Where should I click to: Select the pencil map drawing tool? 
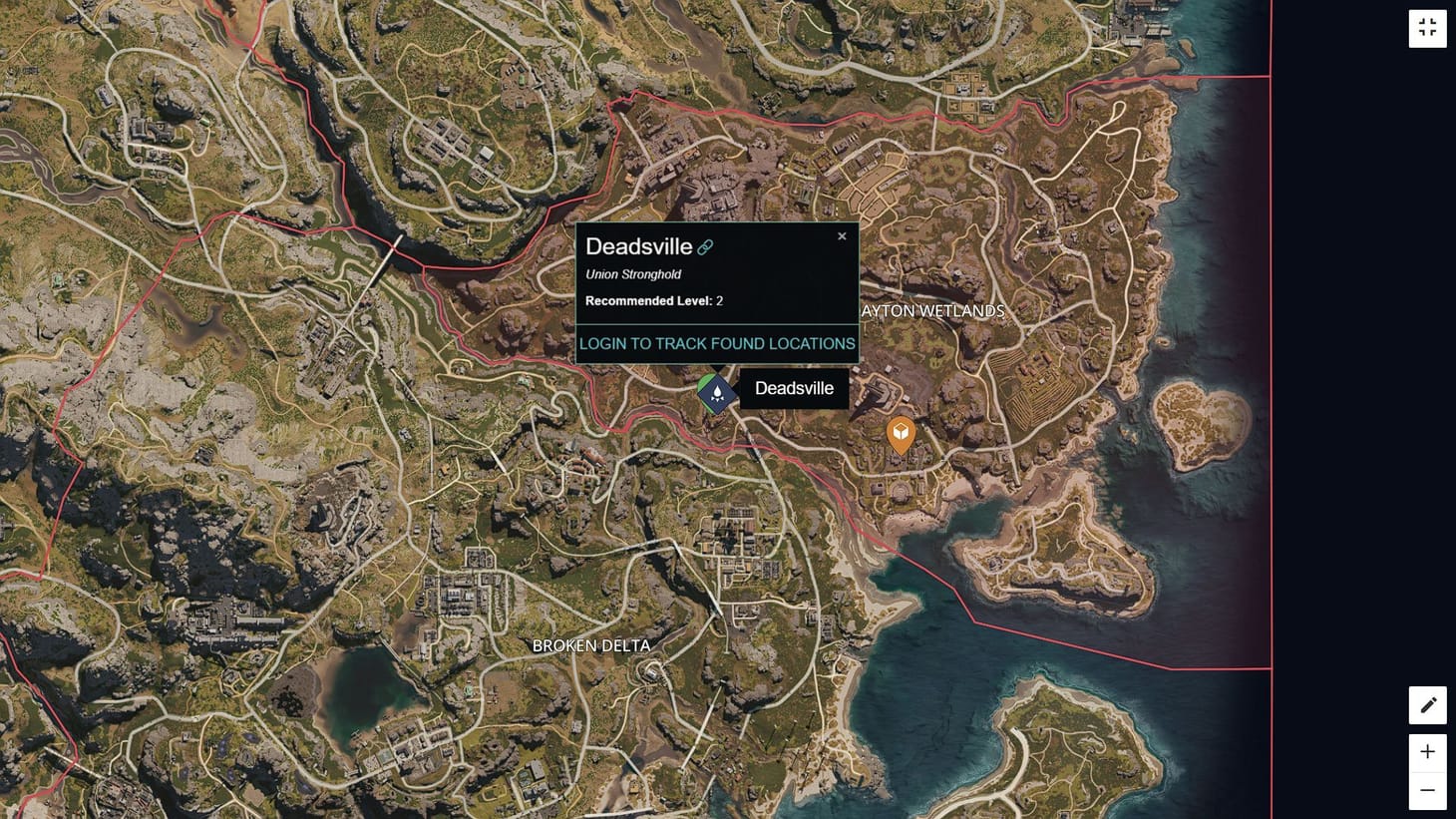[1427, 704]
